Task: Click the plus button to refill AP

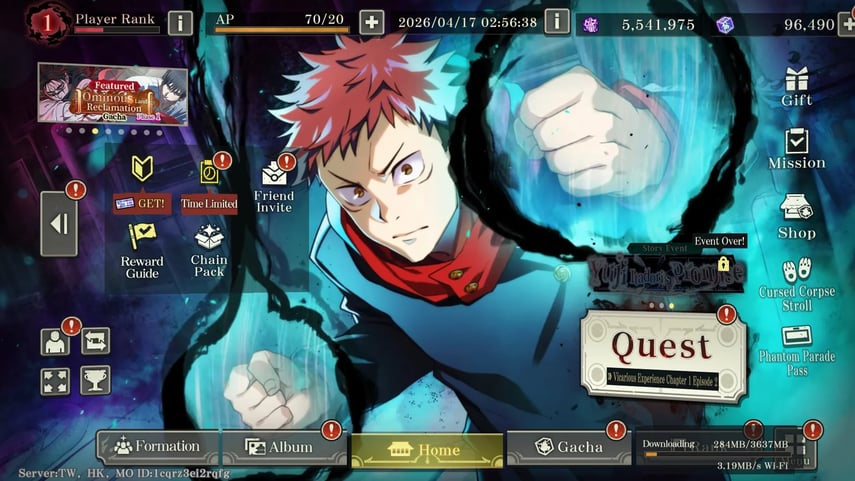Action: (371, 22)
